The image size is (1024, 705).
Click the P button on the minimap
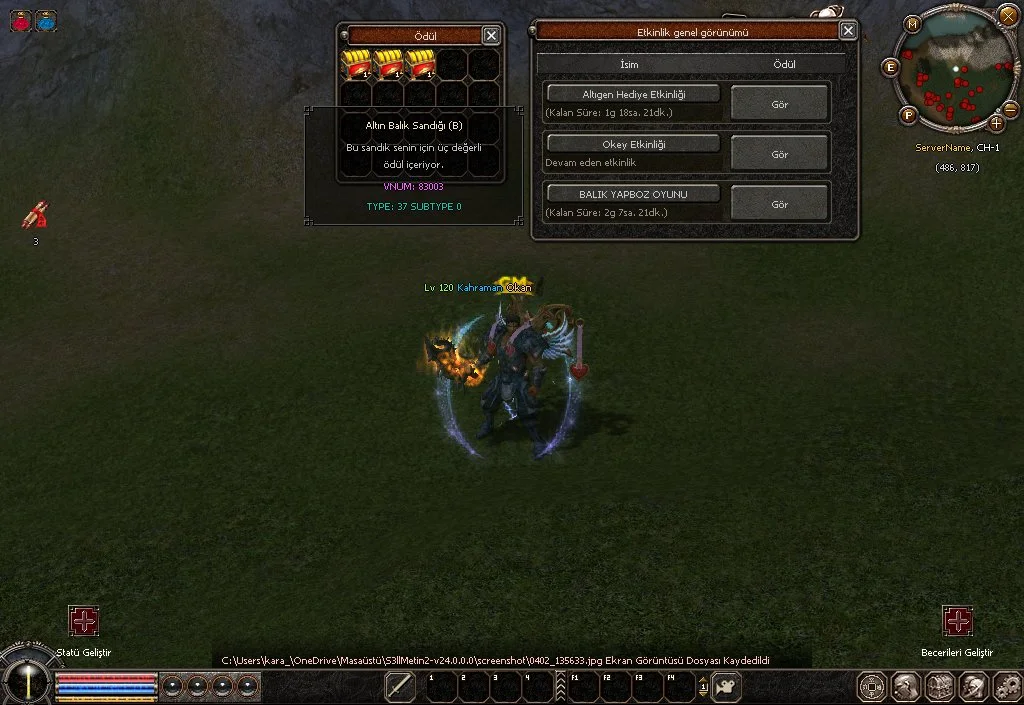[909, 115]
